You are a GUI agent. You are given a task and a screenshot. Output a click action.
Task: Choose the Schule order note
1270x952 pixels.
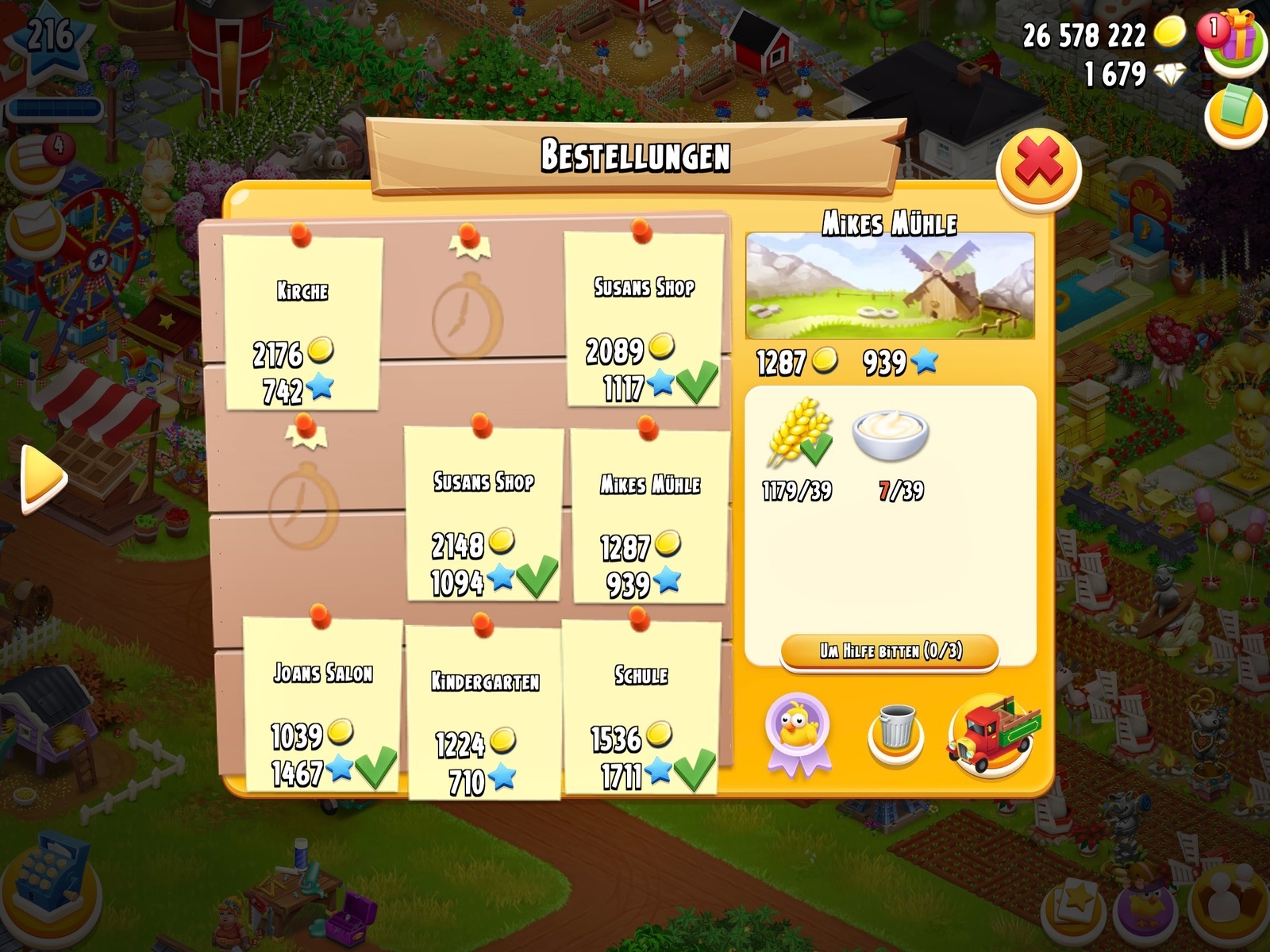[641, 708]
